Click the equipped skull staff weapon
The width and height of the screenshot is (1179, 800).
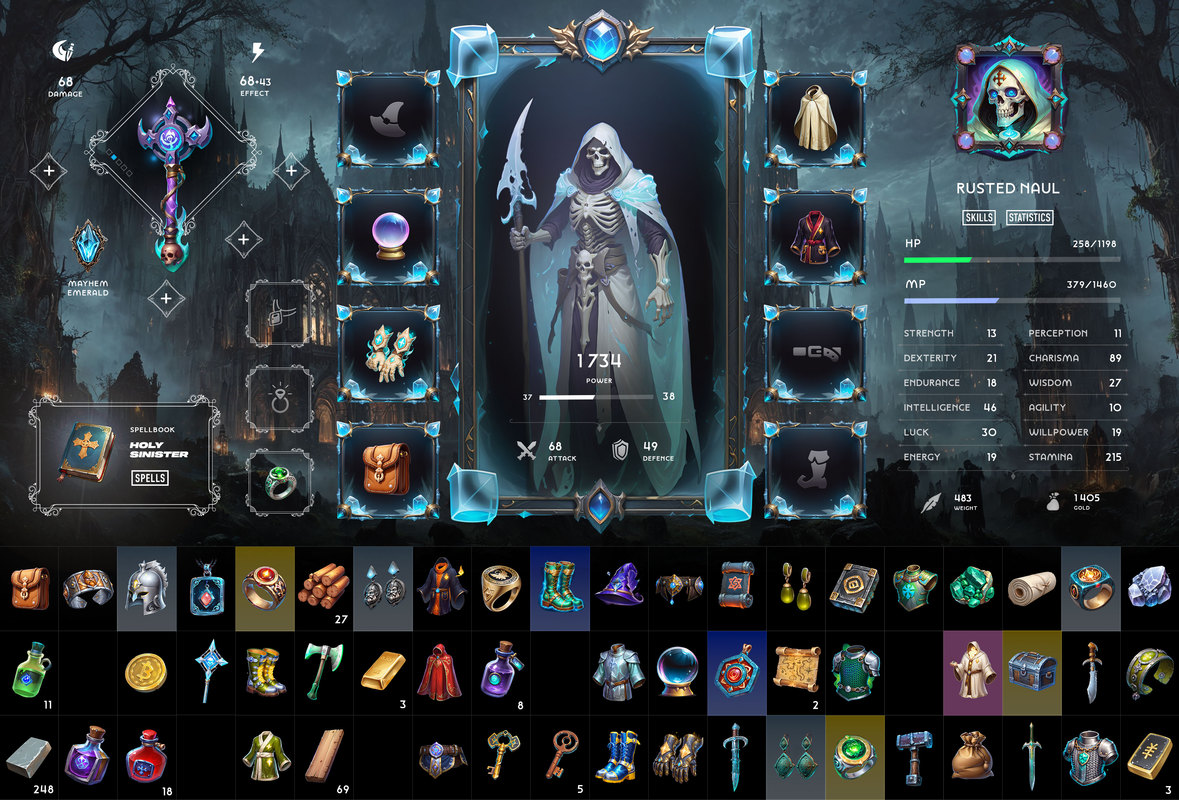[171, 175]
